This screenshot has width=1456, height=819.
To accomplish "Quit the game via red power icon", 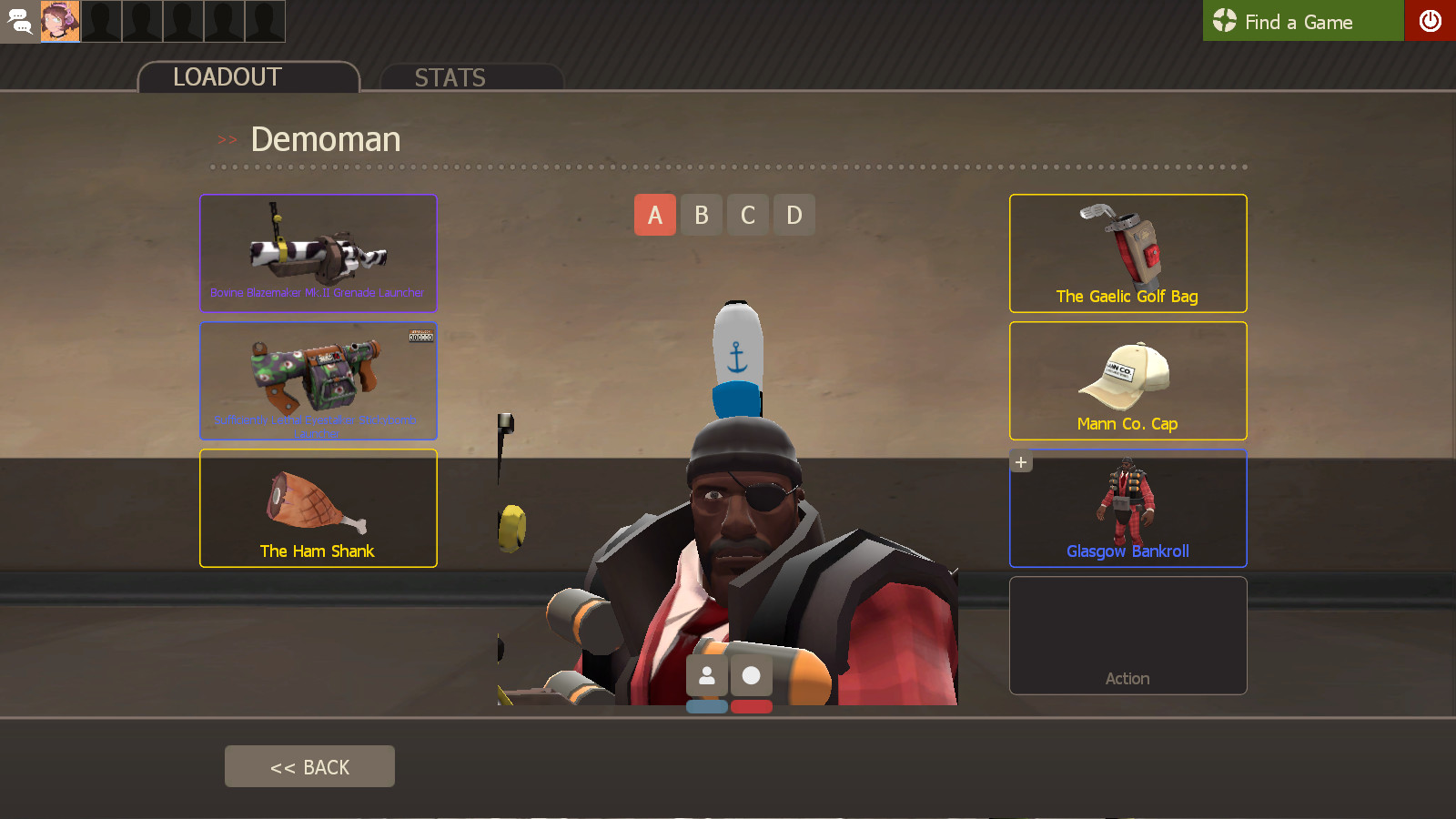I will (x=1431, y=21).
